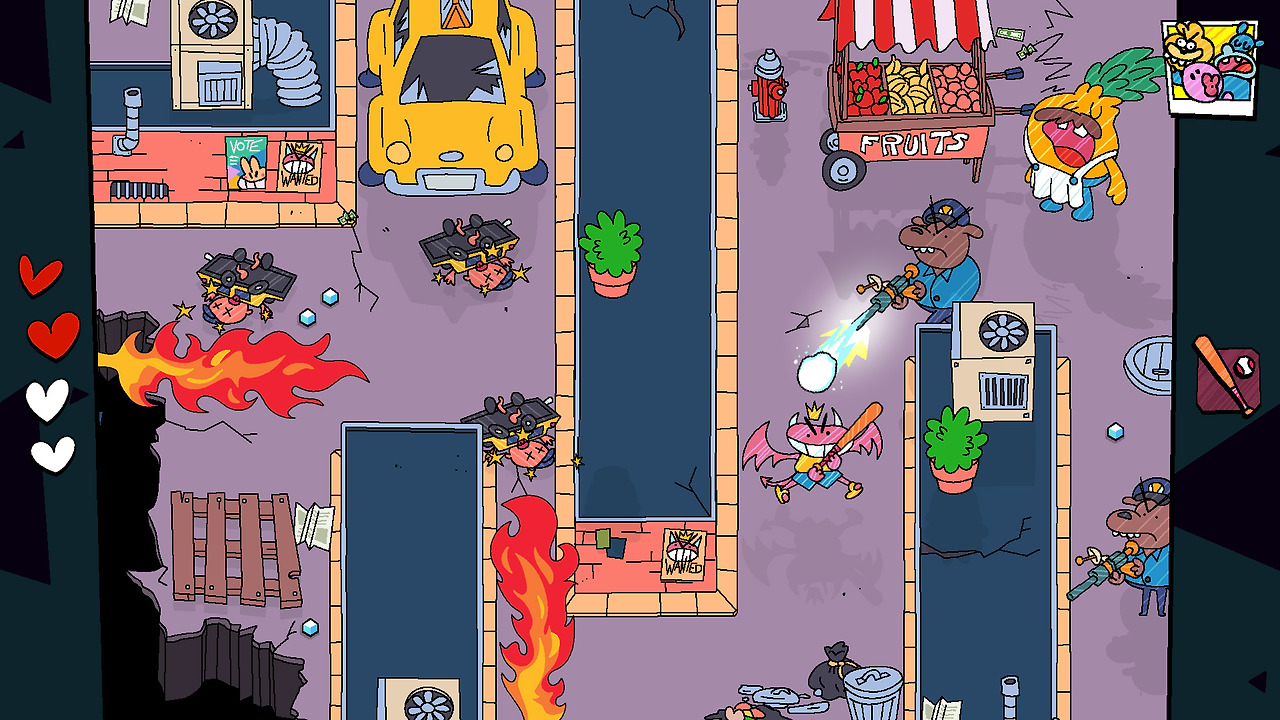Click the winged shark hero holding the bat
The image size is (1280, 720).
click(x=810, y=455)
